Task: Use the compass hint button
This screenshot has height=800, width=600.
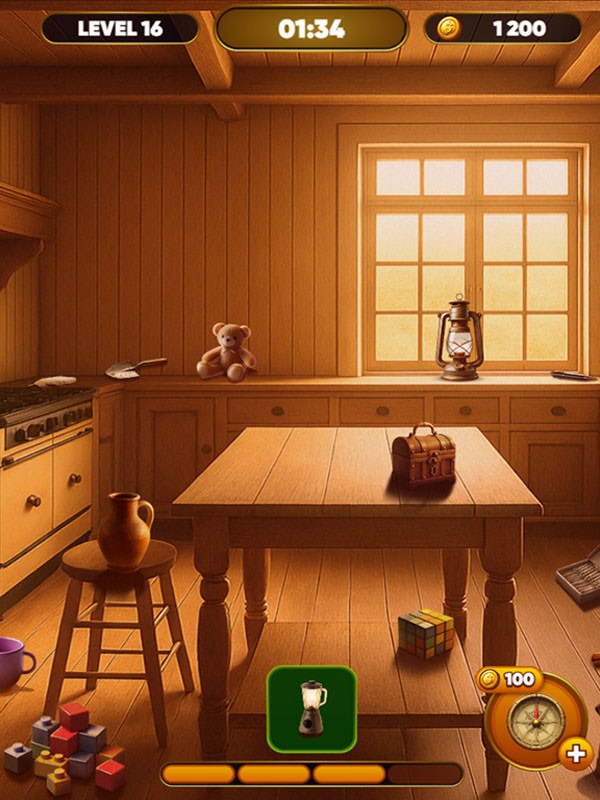Action: [x=536, y=722]
